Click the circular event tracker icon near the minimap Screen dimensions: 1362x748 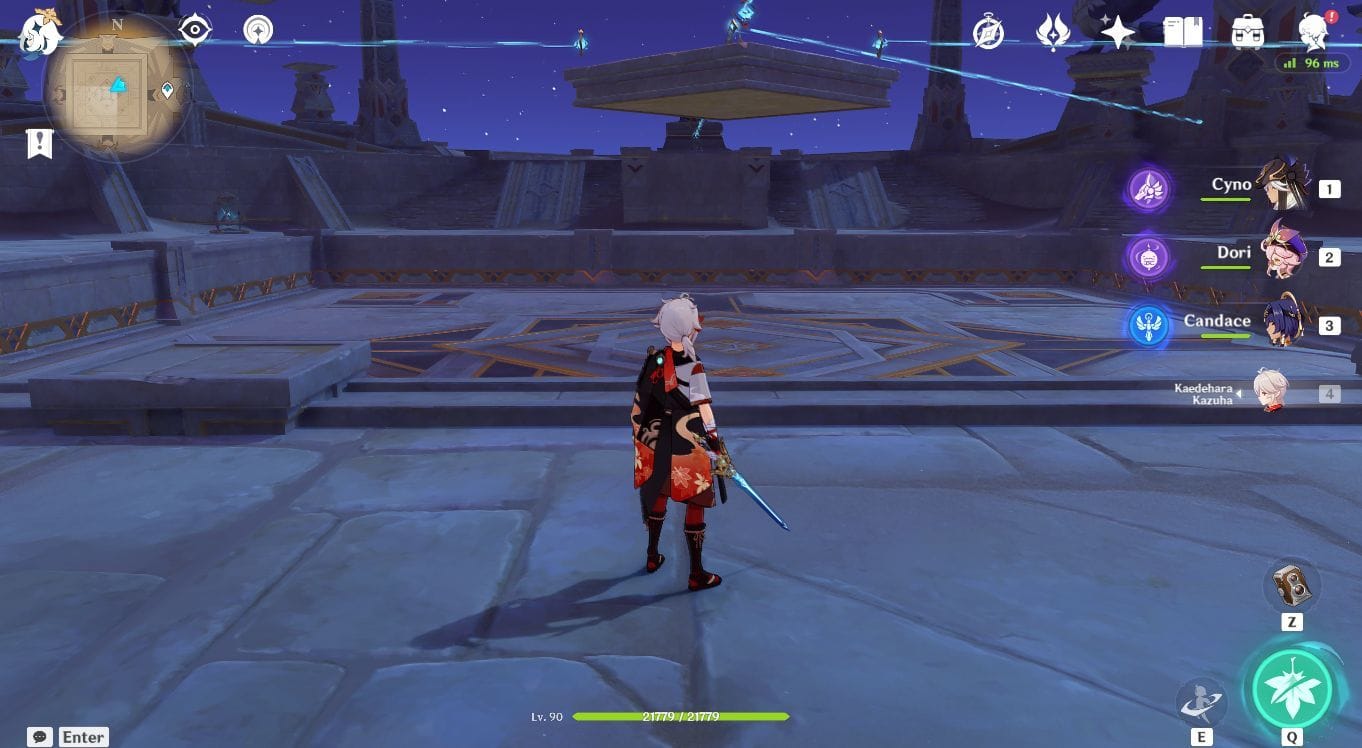tap(258, 29)
